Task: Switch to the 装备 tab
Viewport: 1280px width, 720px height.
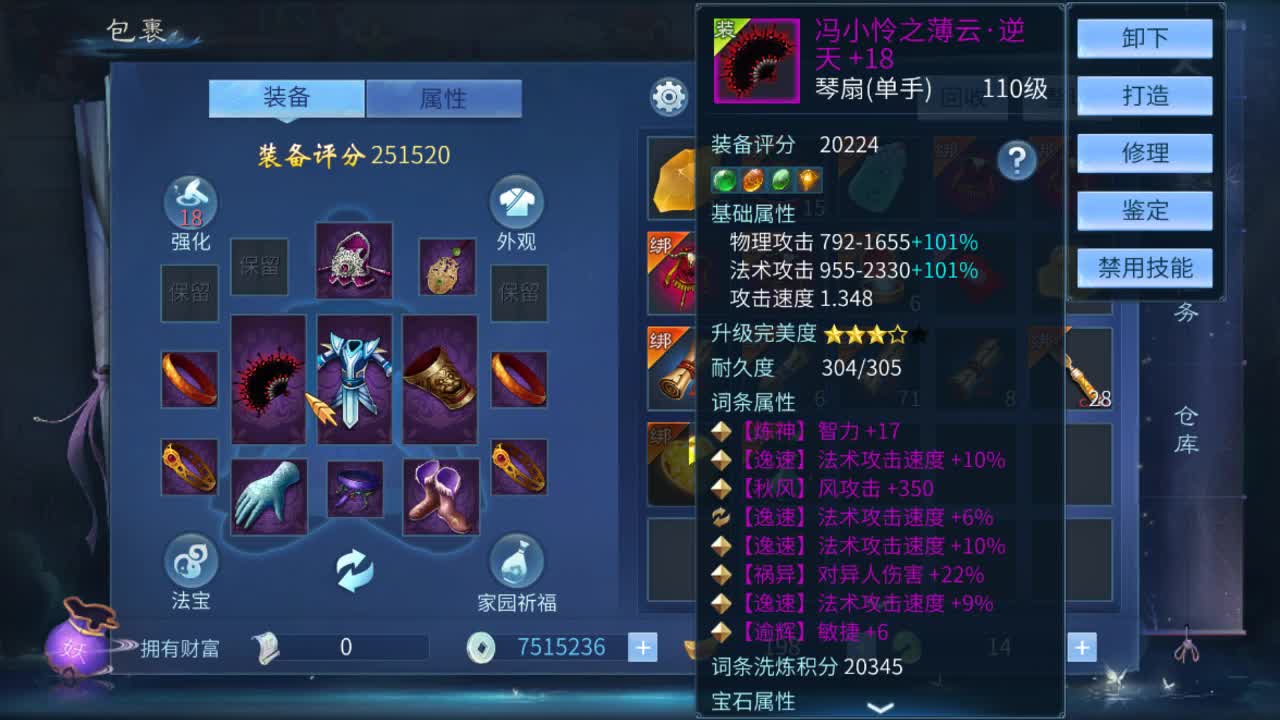Action: click(286, 99)
